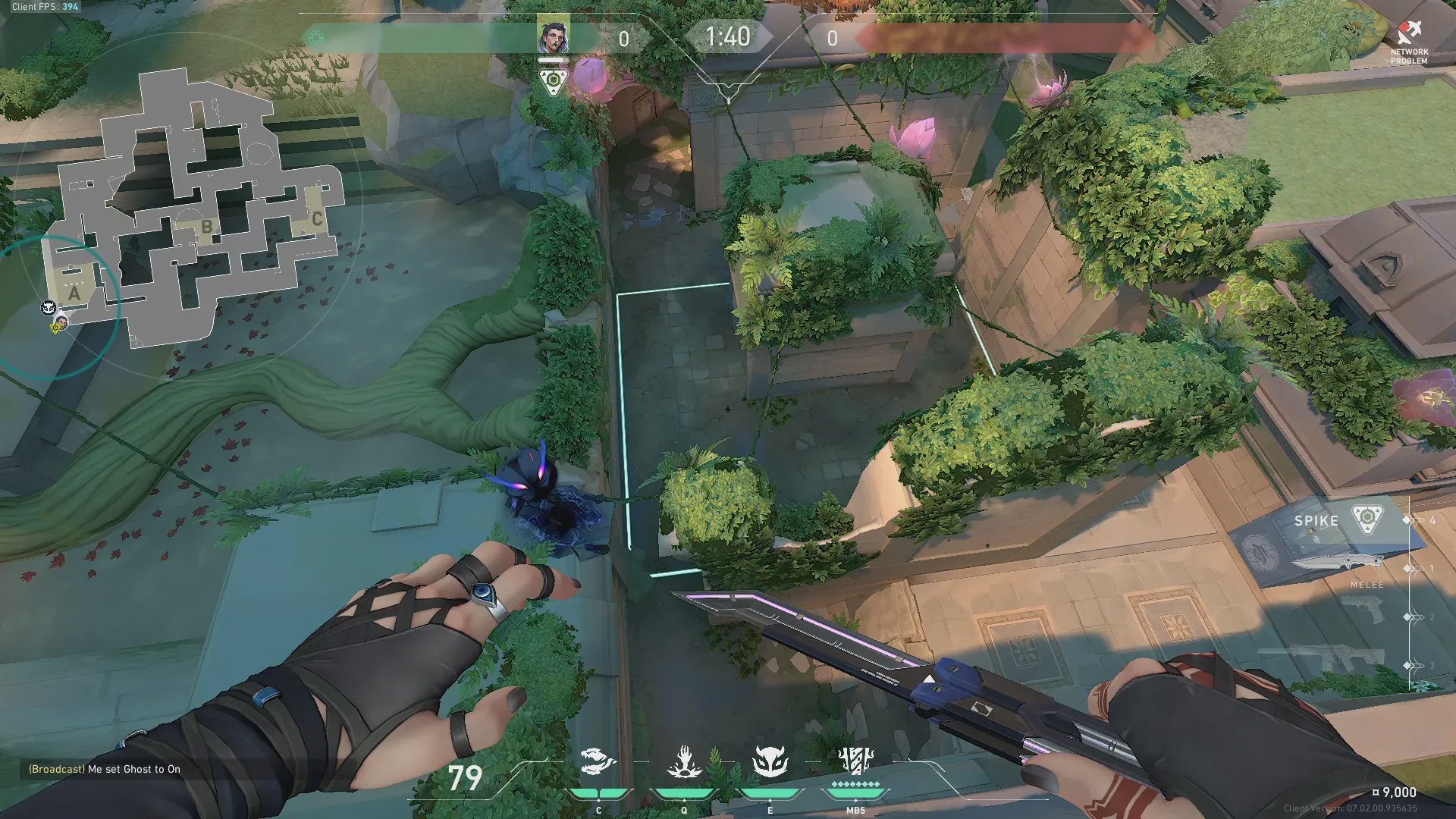Select the C site label on minimap
The image size is (1456, 819).
point(317,219)
